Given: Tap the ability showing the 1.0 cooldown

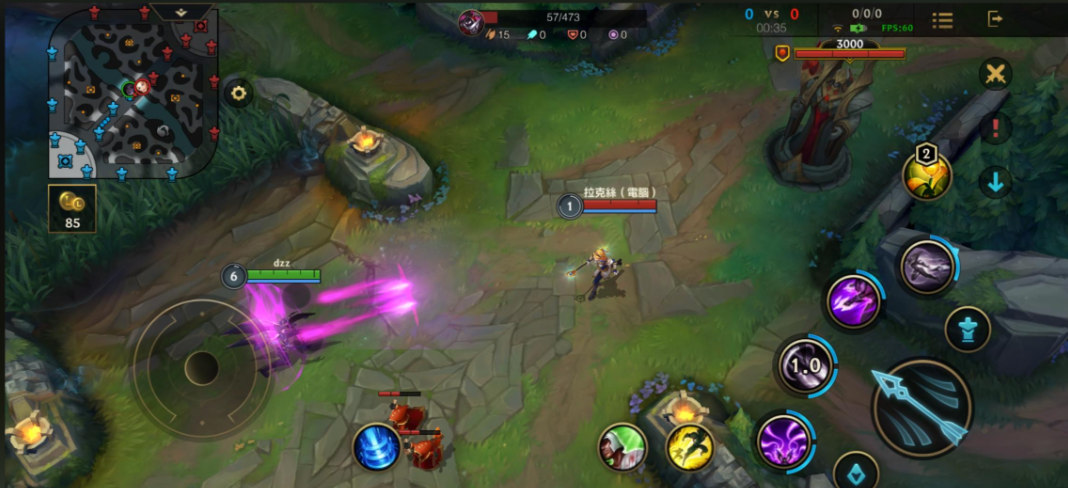Looking at the screenshot, I should pyautogui.click(x=806, y=366).
